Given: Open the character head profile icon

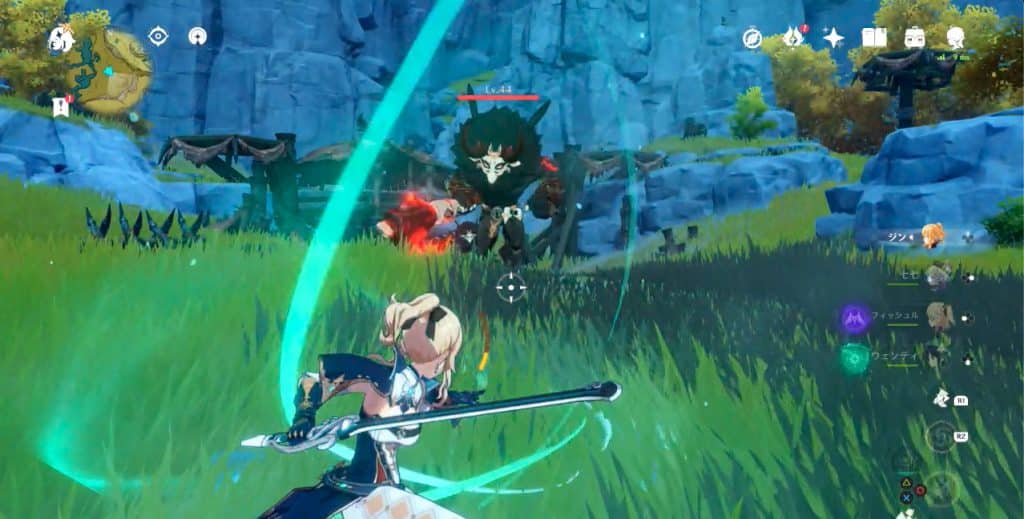Looking at the screenshot, I should [955, 38].
